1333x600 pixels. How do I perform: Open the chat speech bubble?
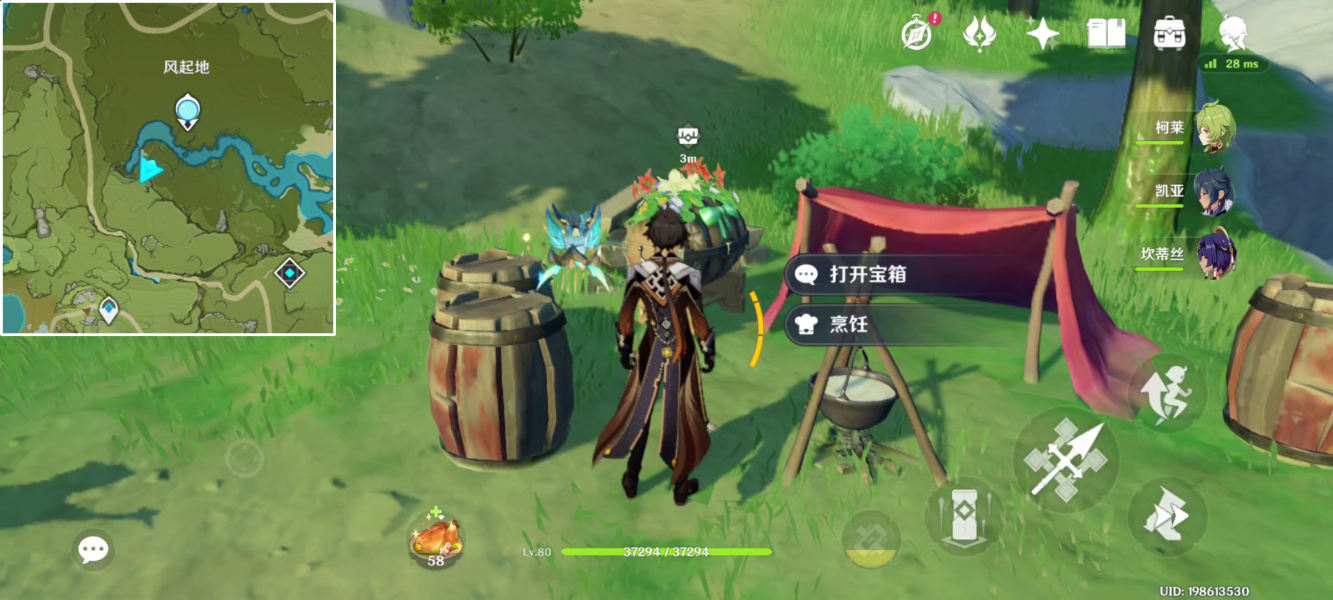click(93, 549)
